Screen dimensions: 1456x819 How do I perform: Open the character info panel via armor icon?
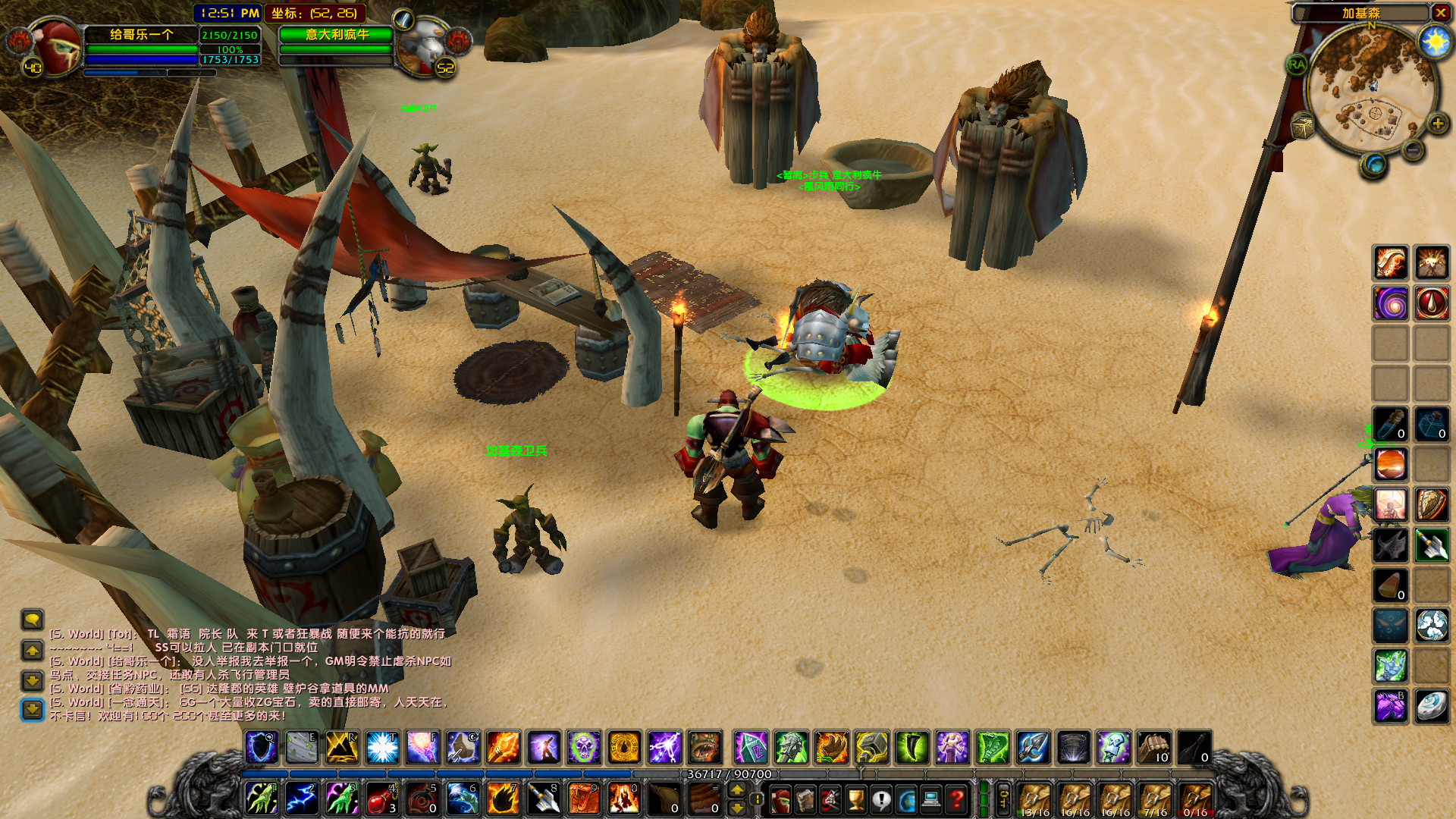click(780, 799)
